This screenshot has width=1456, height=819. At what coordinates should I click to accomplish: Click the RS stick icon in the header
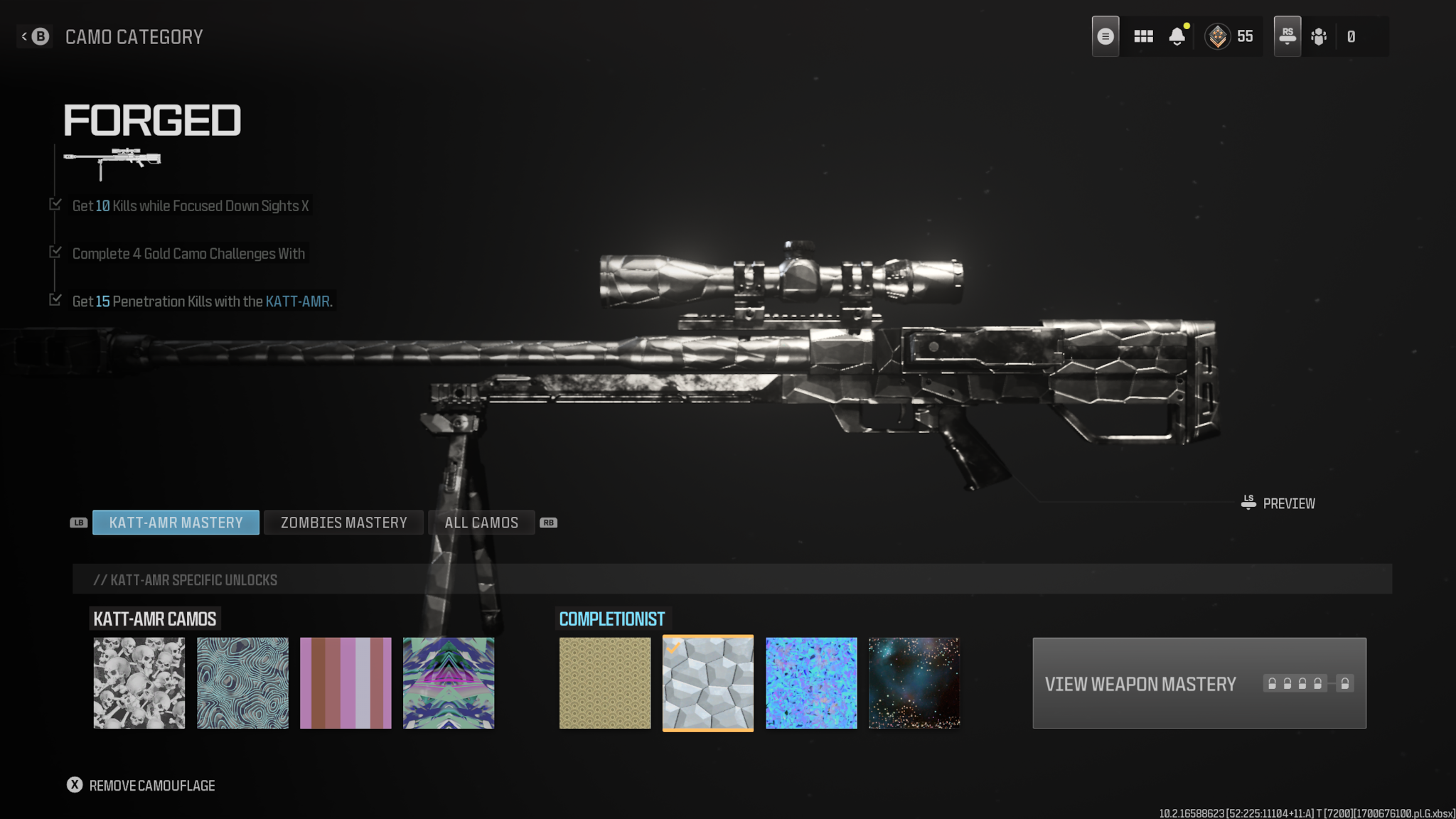1287,36
